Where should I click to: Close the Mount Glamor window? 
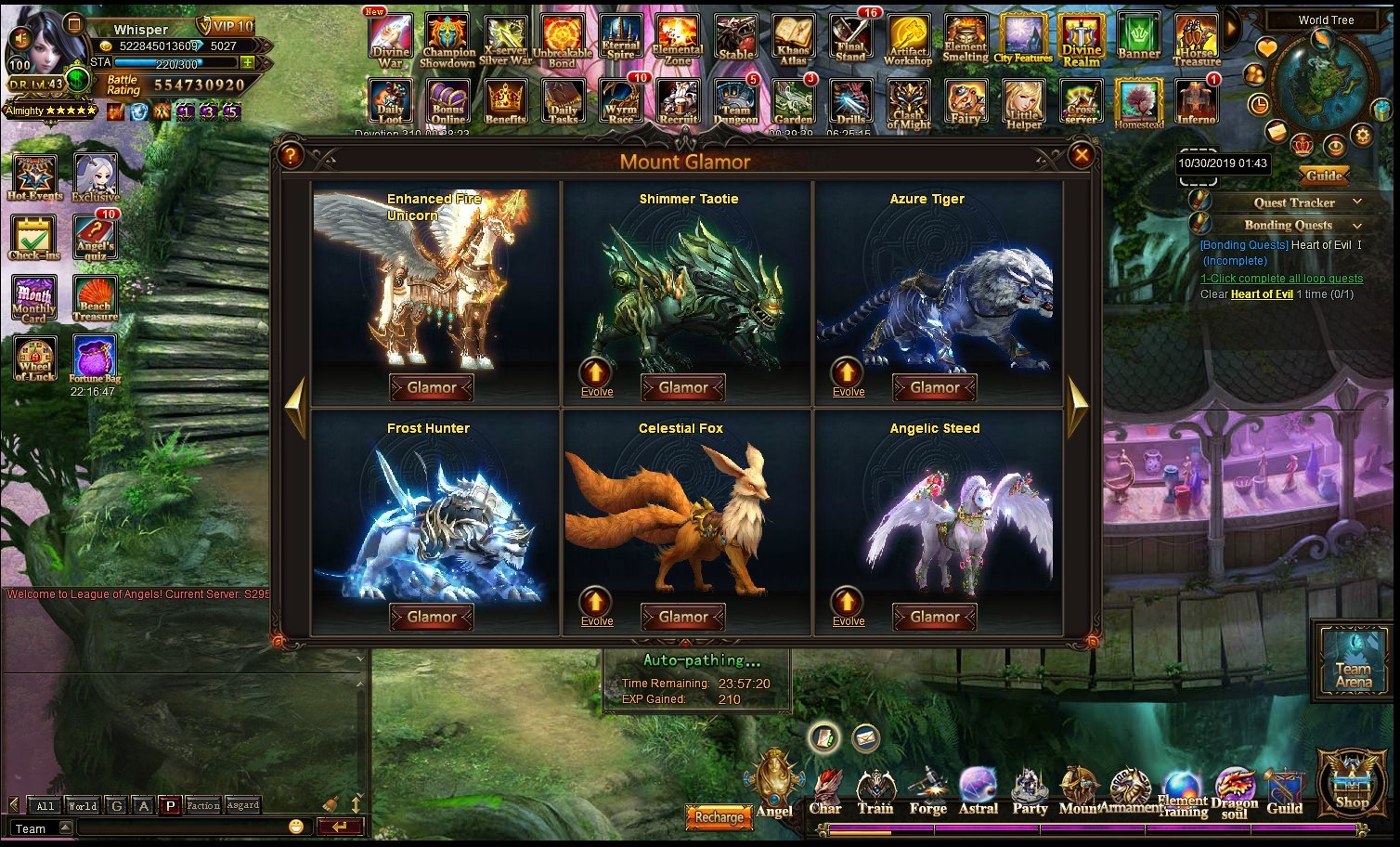coord(1081,156)
